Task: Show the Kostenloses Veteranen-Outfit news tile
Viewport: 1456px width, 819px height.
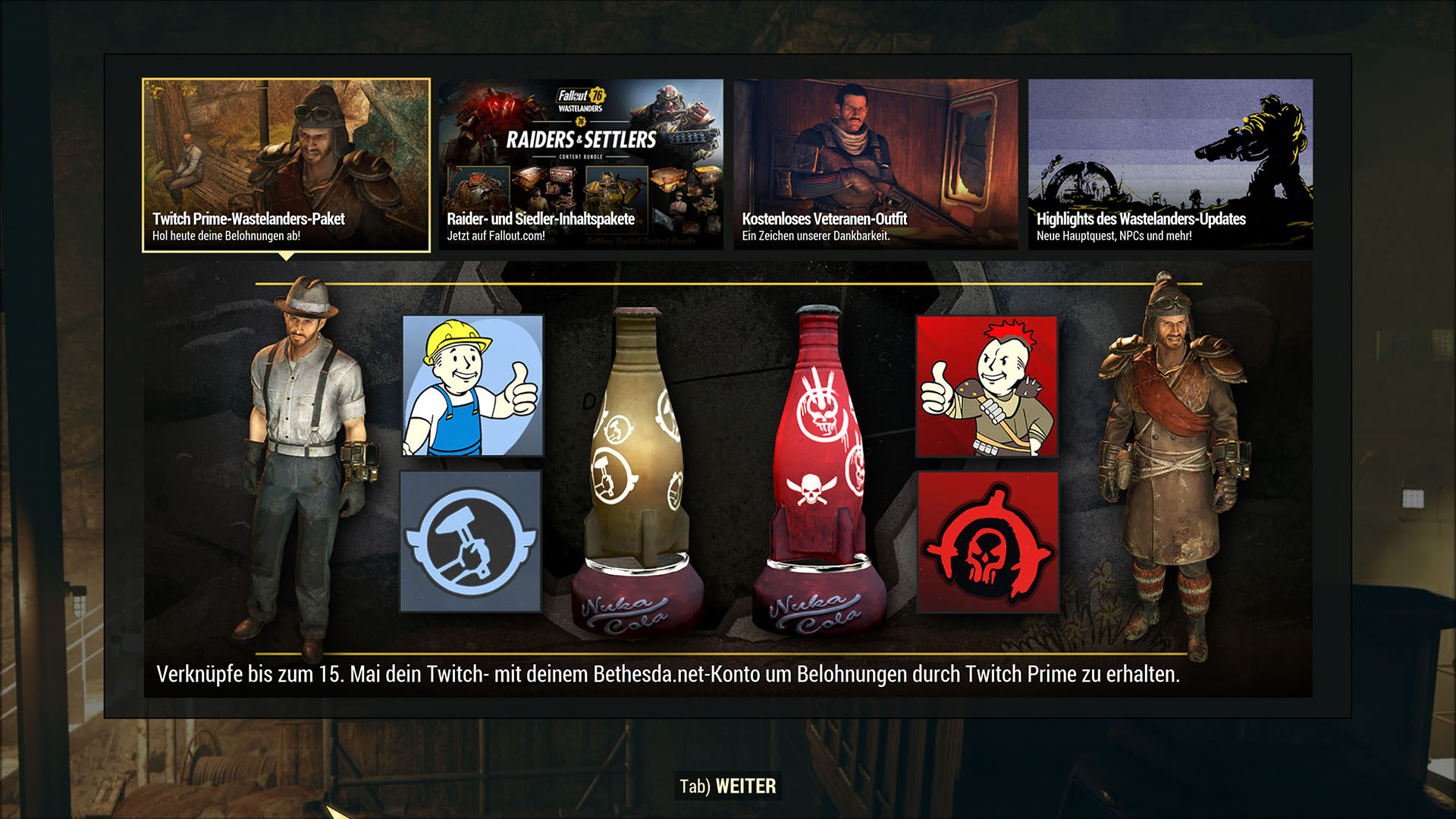Action: pos(875,165)
